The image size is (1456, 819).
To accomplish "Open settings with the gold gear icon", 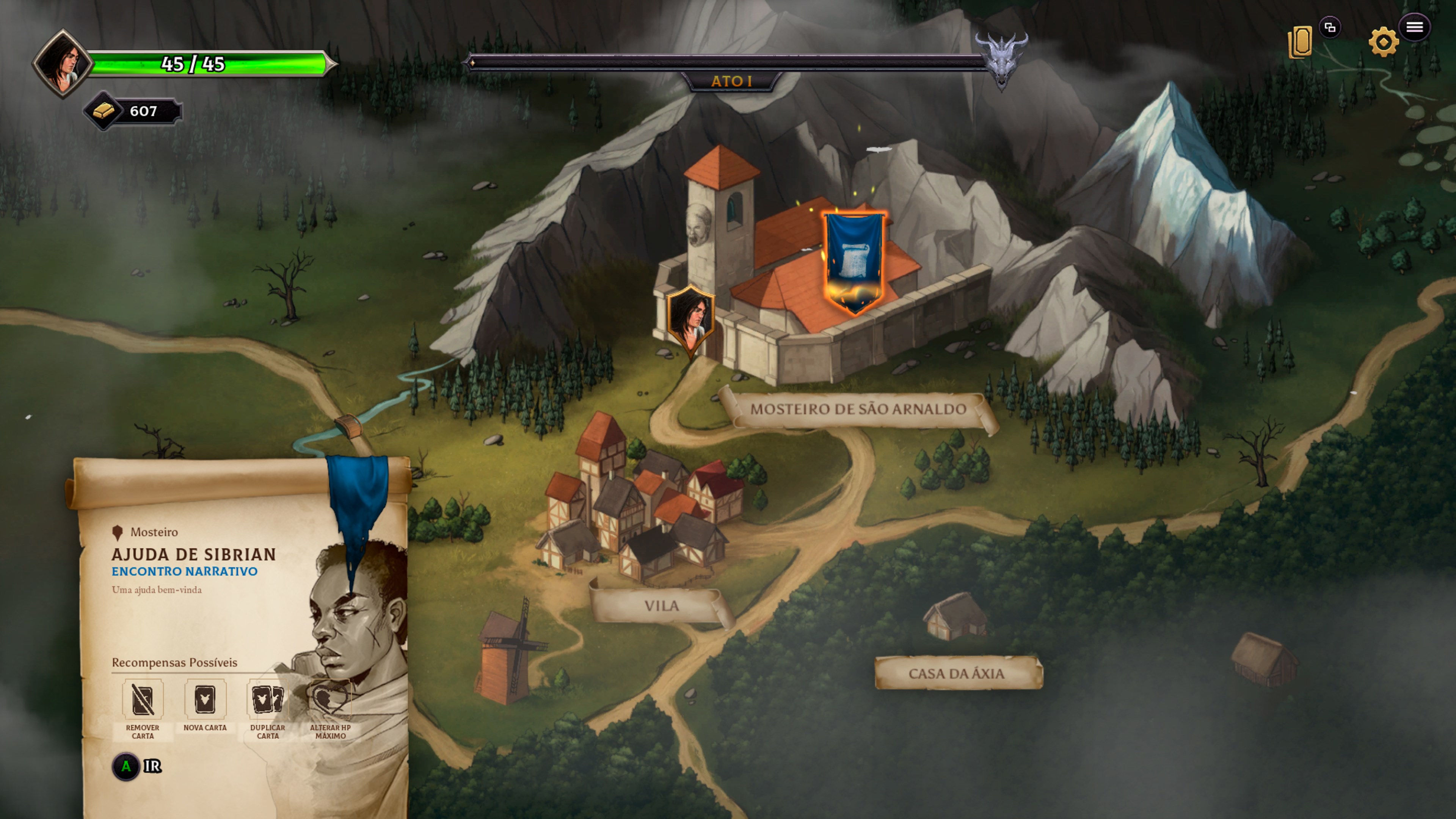I will pyautogui.click(x=1382, y=42).
